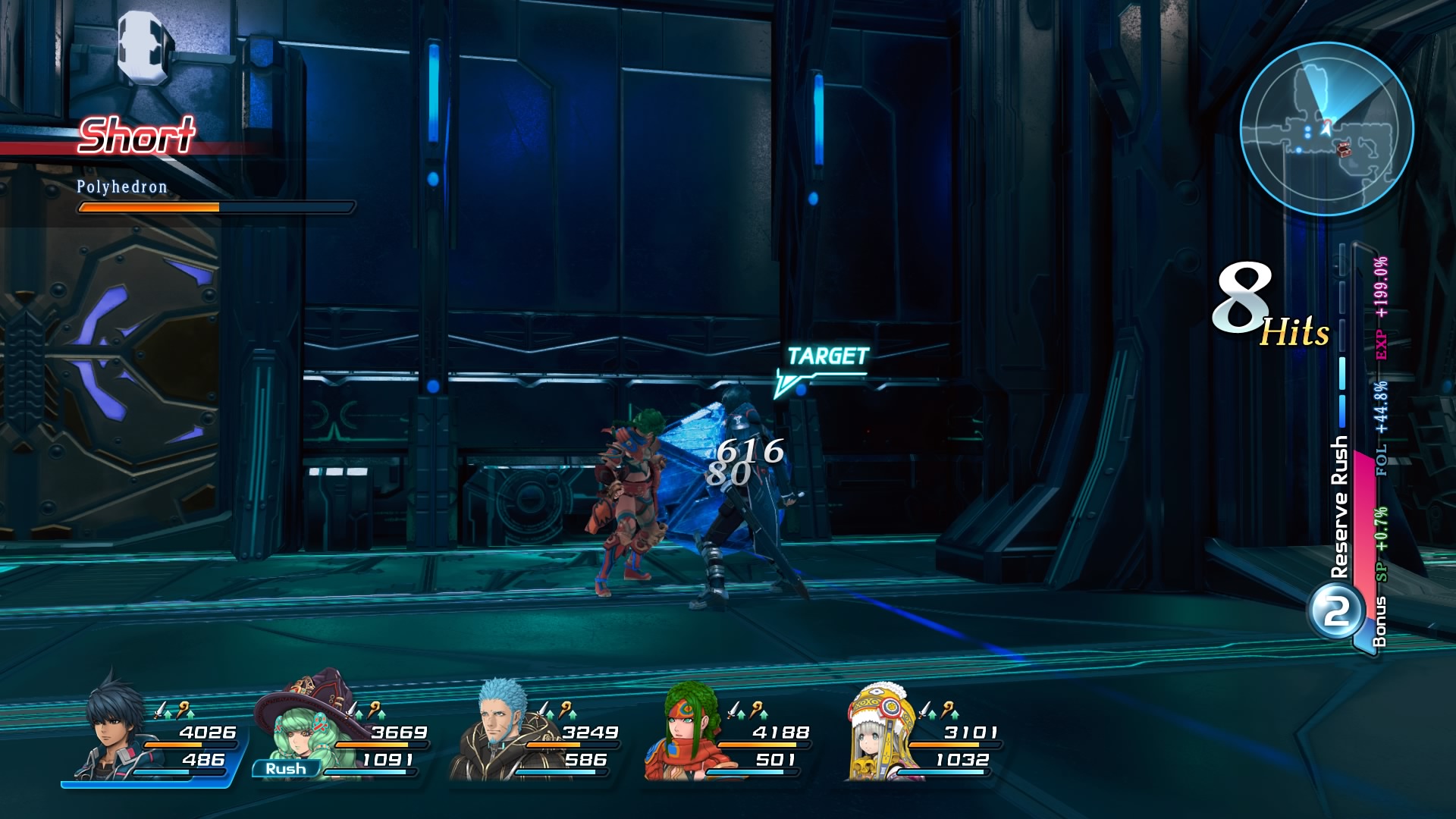1456x819 pixels.
Task: Activate the Rush label on the witch
Action: (x=285, y=769)
